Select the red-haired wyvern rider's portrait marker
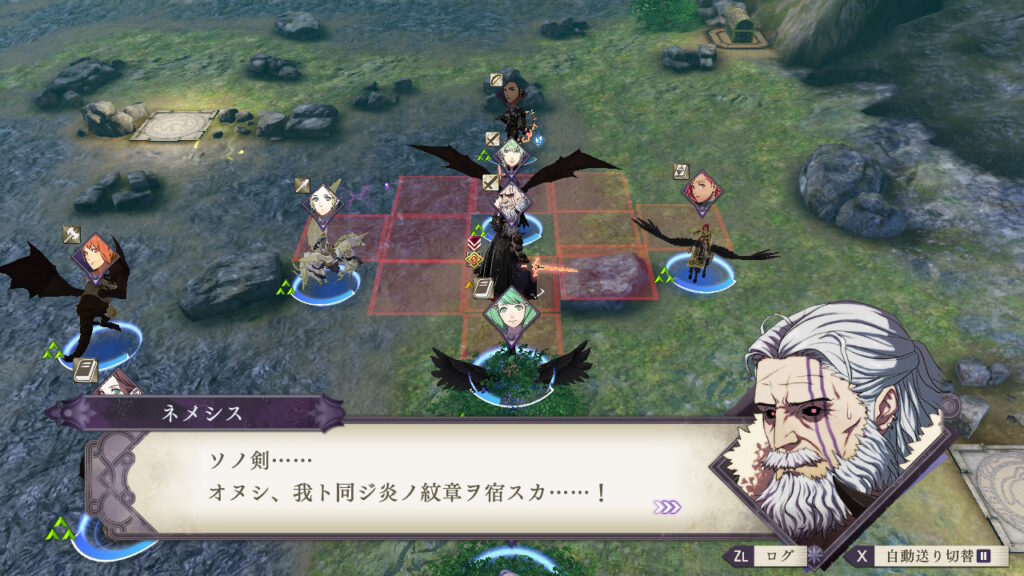The height and width of the screenshot is (576, 1024). point(702,188)
